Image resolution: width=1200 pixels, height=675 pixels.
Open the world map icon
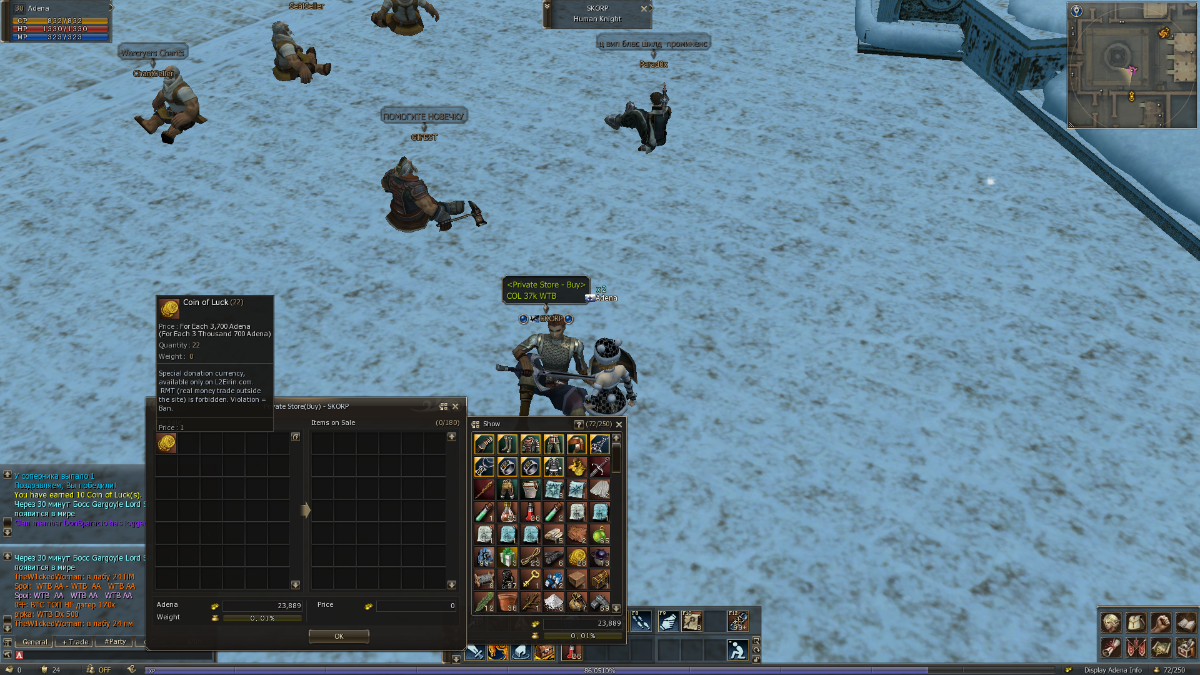pyautogui.click(x=1160, y=647)
